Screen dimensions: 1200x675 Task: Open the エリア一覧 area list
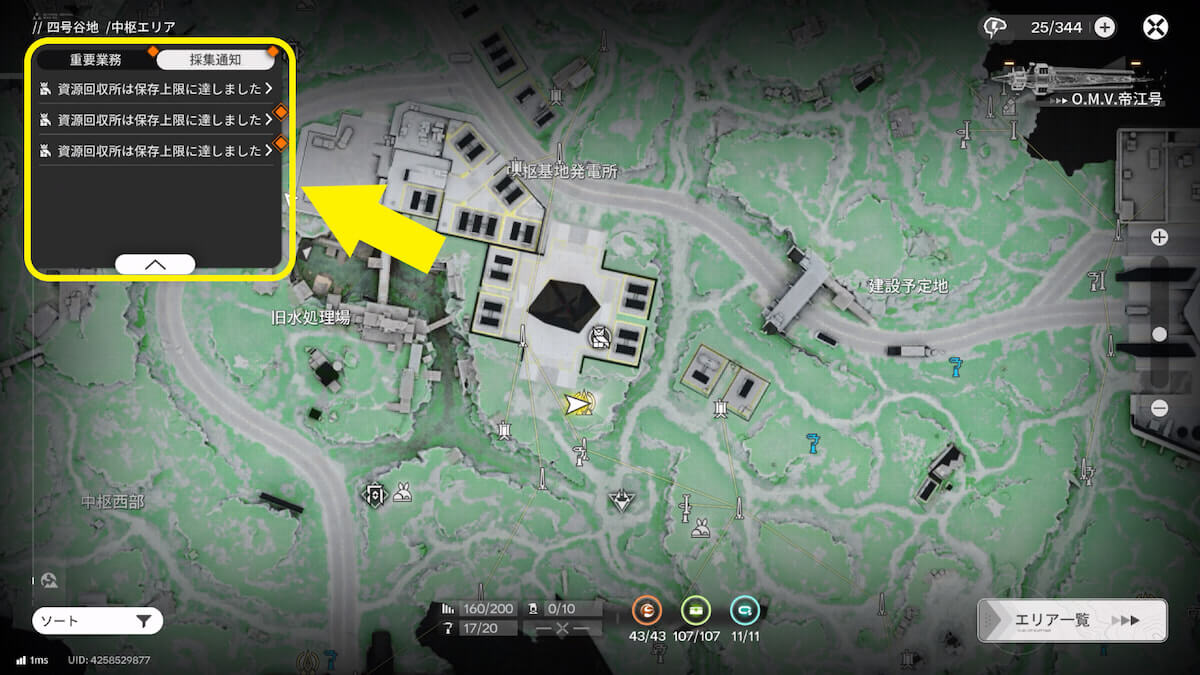[1072, 620]
